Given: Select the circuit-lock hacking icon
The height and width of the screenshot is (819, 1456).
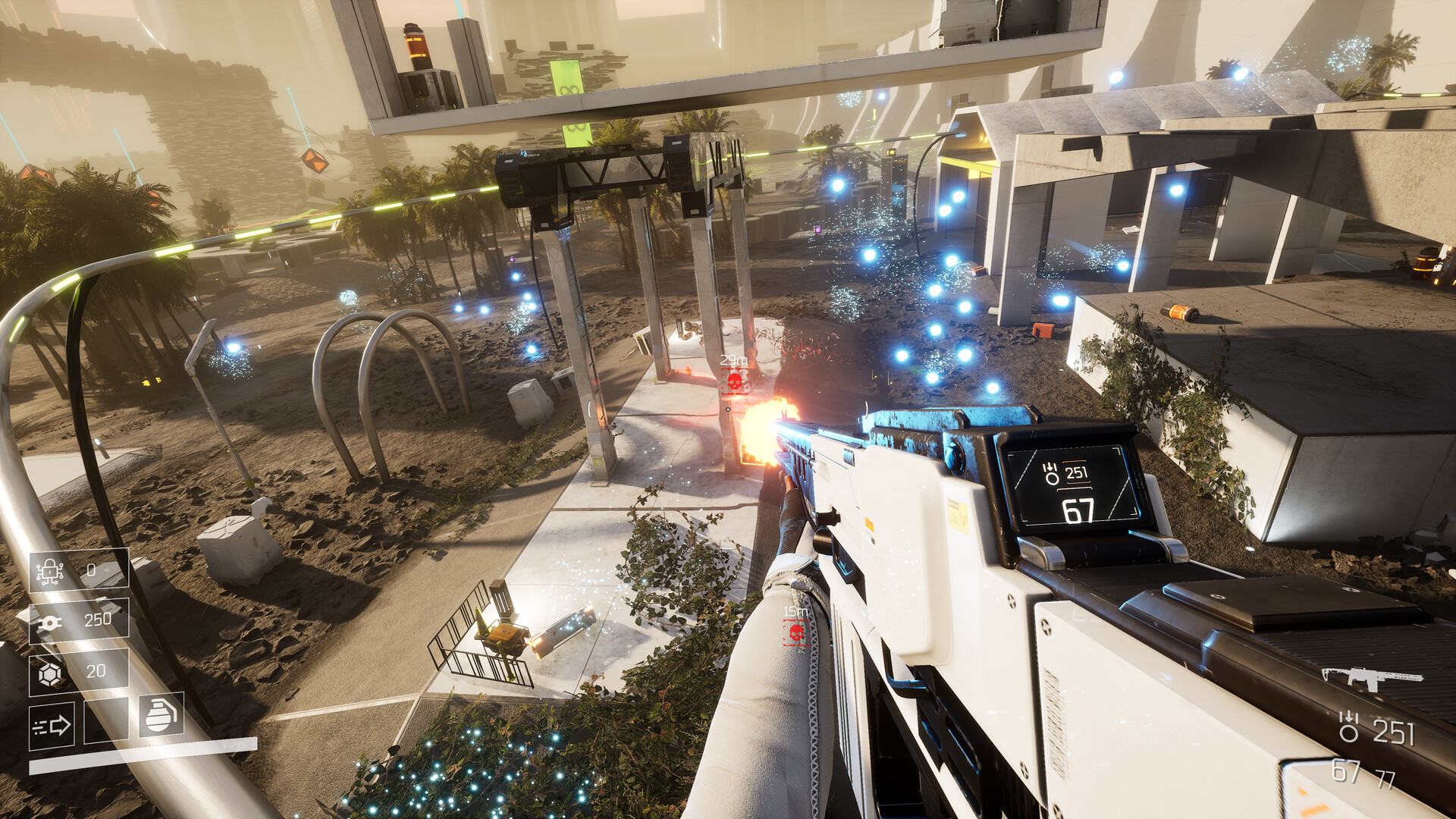Looking at the screenshot, I should (49, 571).
